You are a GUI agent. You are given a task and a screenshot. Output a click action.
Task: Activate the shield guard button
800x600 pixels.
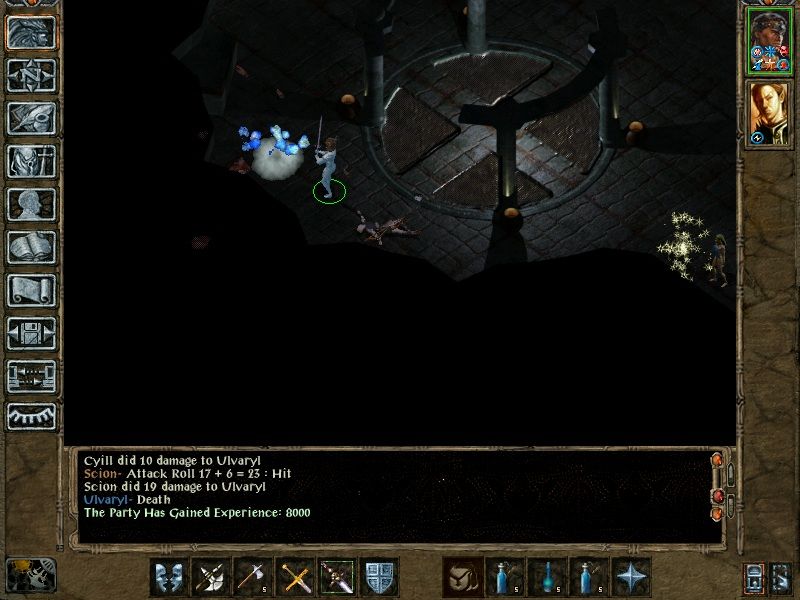pos(378,577)
